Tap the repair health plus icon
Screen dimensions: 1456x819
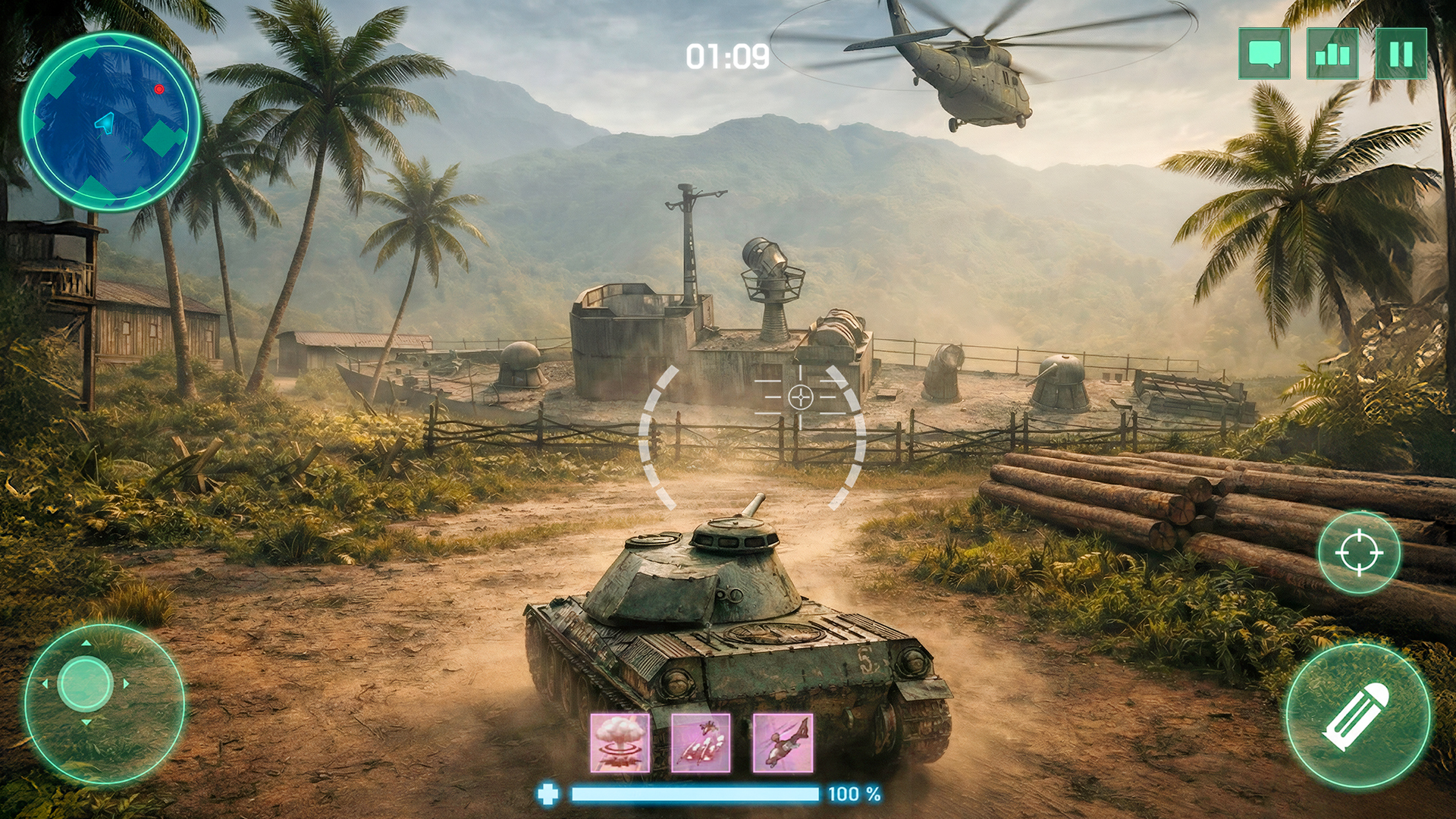548,795
